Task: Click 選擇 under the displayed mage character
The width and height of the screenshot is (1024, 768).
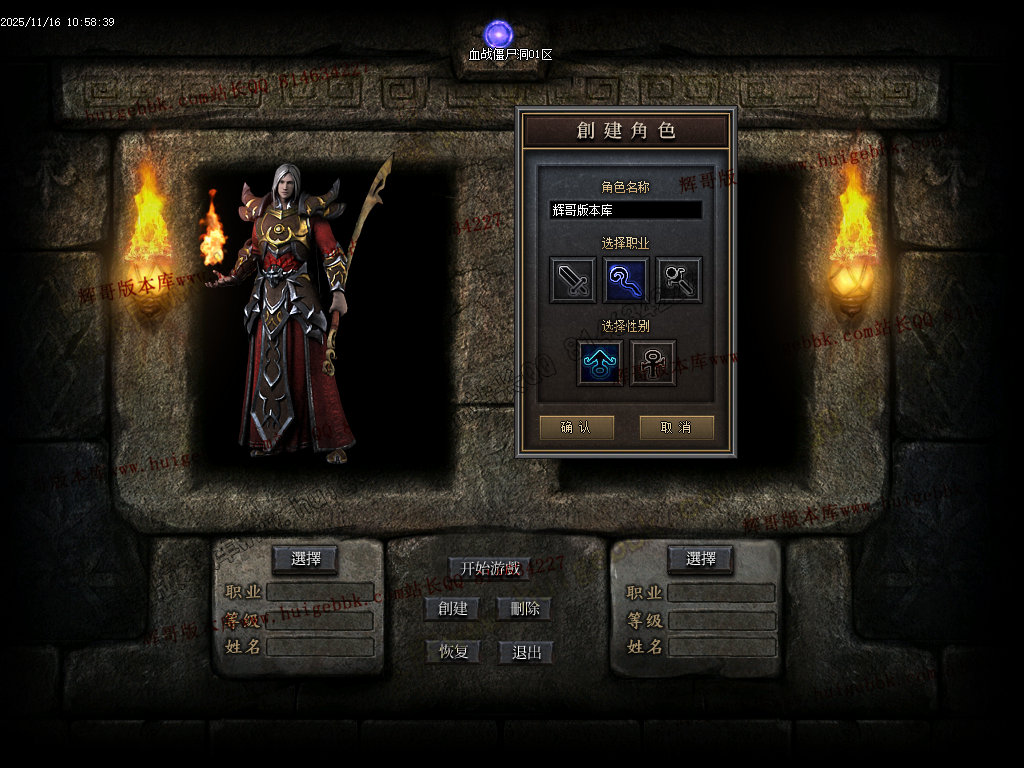Action: (305, 559)
